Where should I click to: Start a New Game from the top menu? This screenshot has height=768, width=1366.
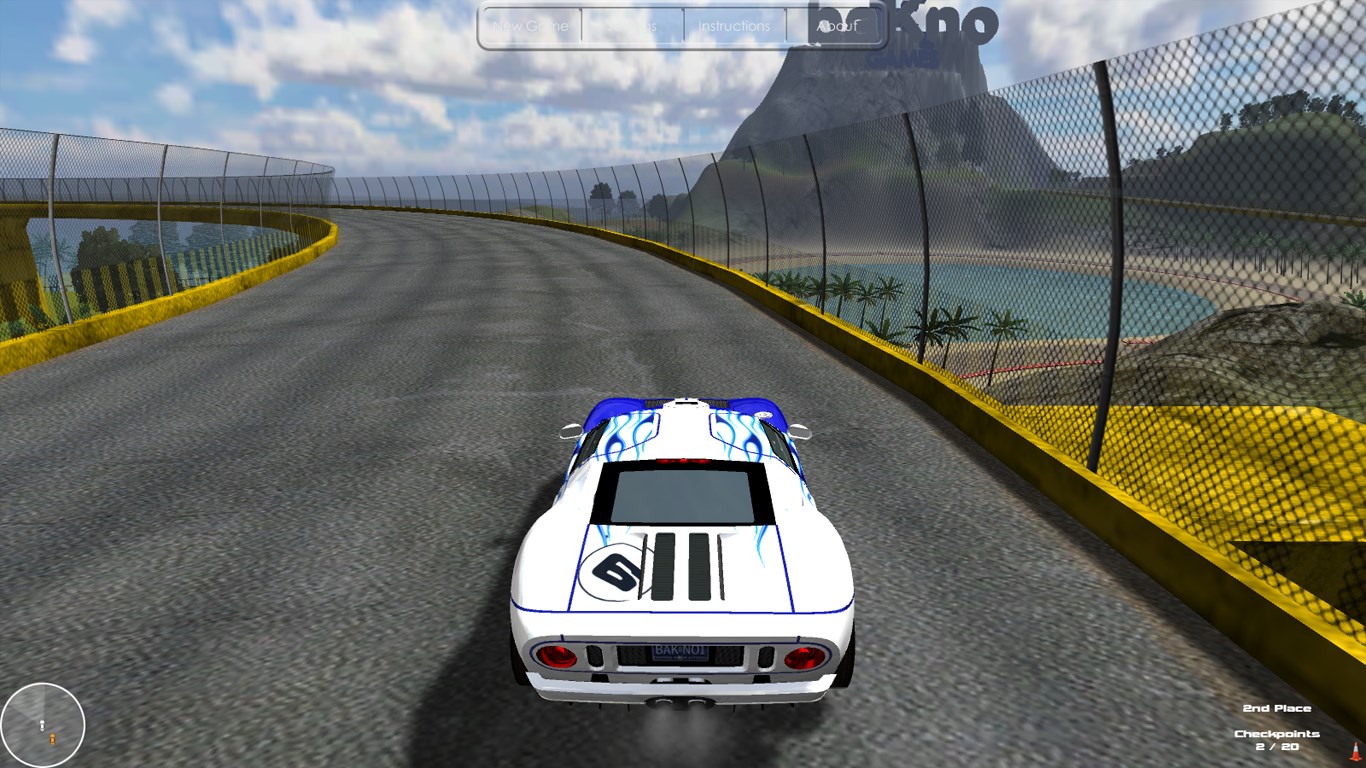click(530, 27)
